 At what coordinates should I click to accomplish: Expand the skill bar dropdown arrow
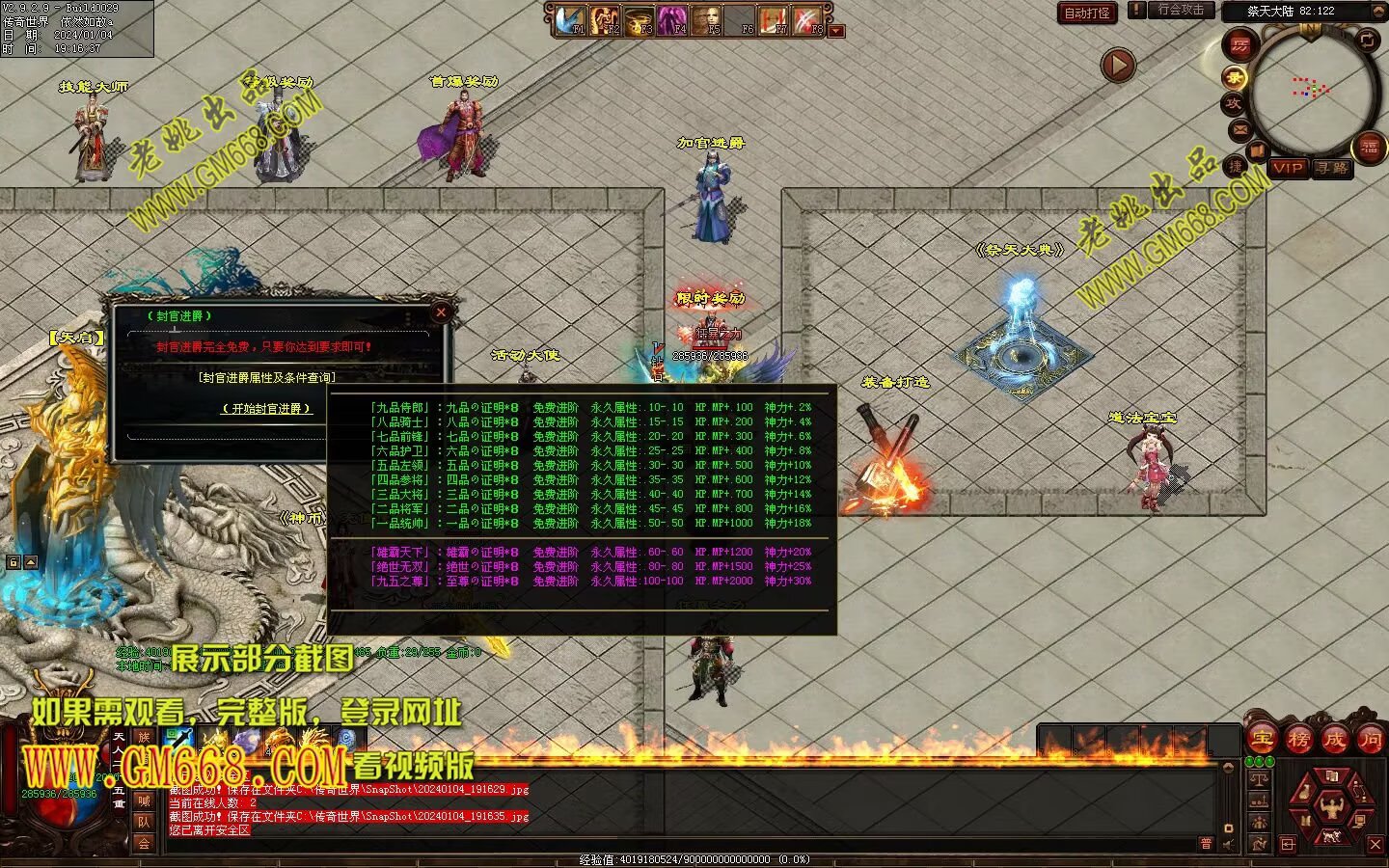[836, 31]
